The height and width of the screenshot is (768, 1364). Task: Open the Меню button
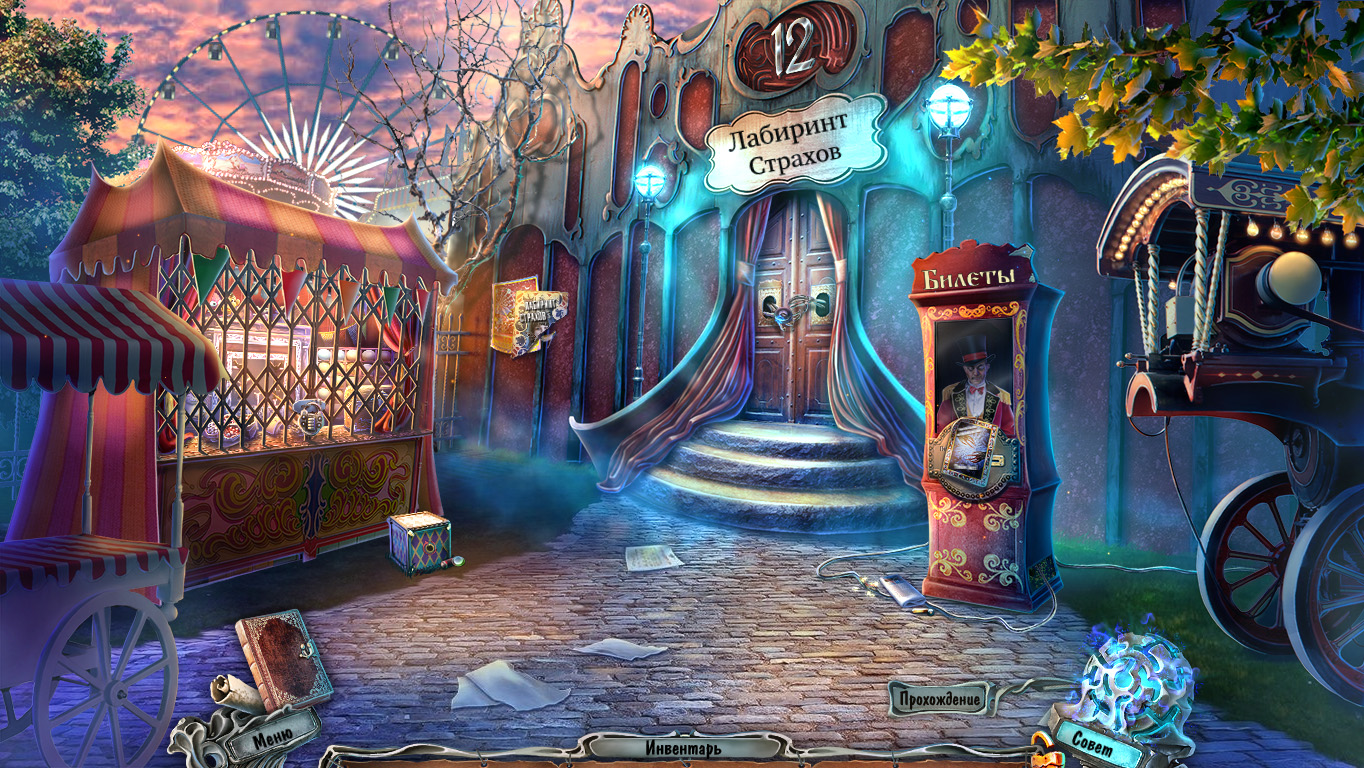[272, 739]
